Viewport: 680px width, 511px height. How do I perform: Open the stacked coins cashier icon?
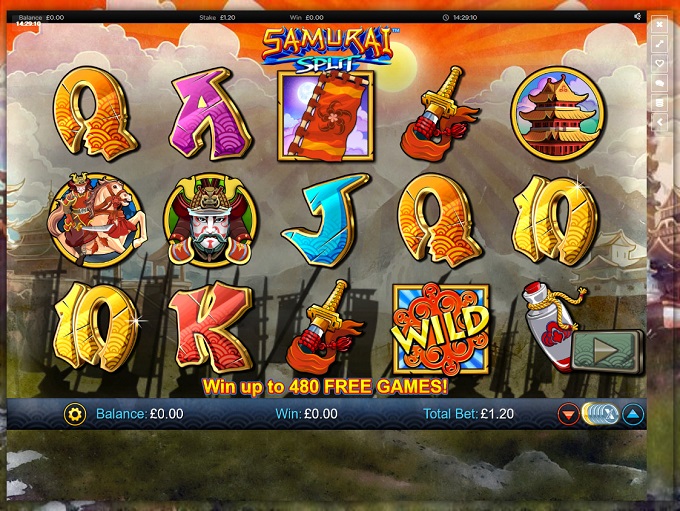coord(659,102)
